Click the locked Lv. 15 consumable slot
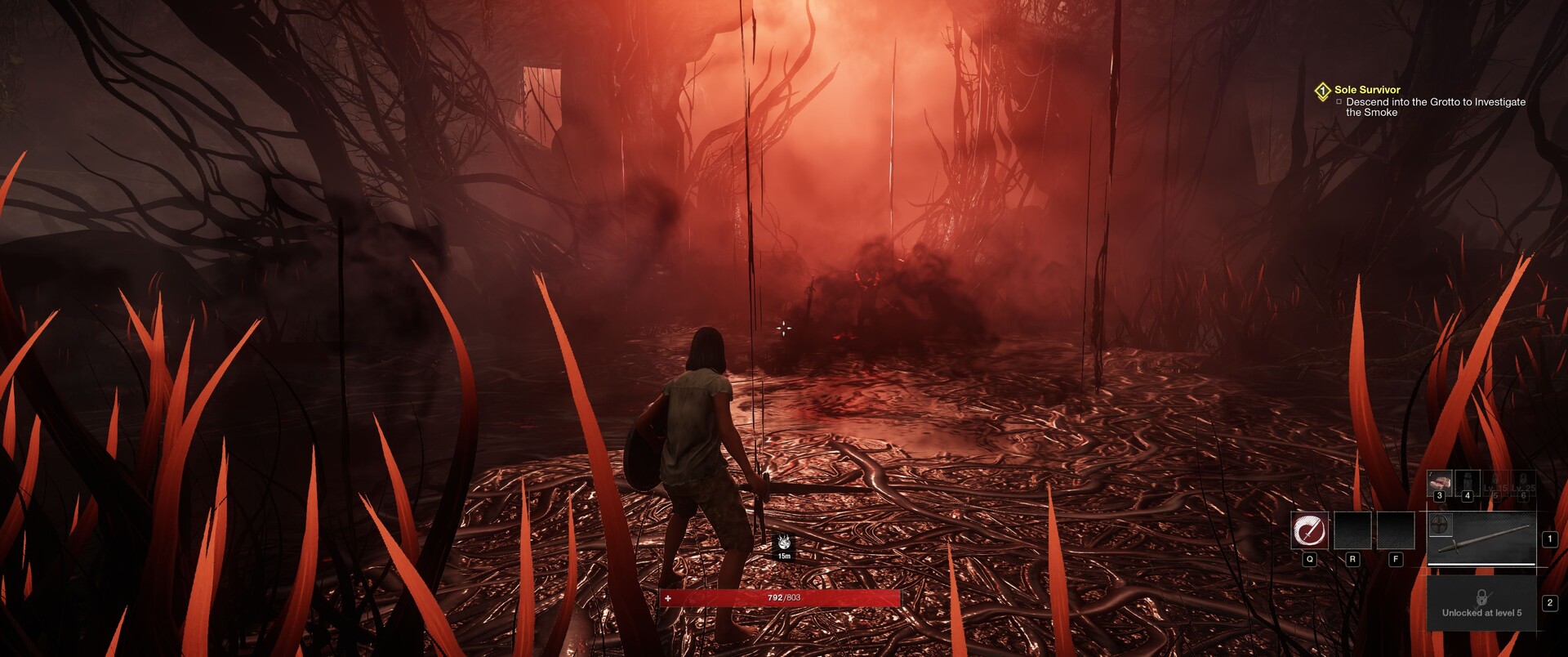Screen dimensions: 1568x657 [1495, 483]
